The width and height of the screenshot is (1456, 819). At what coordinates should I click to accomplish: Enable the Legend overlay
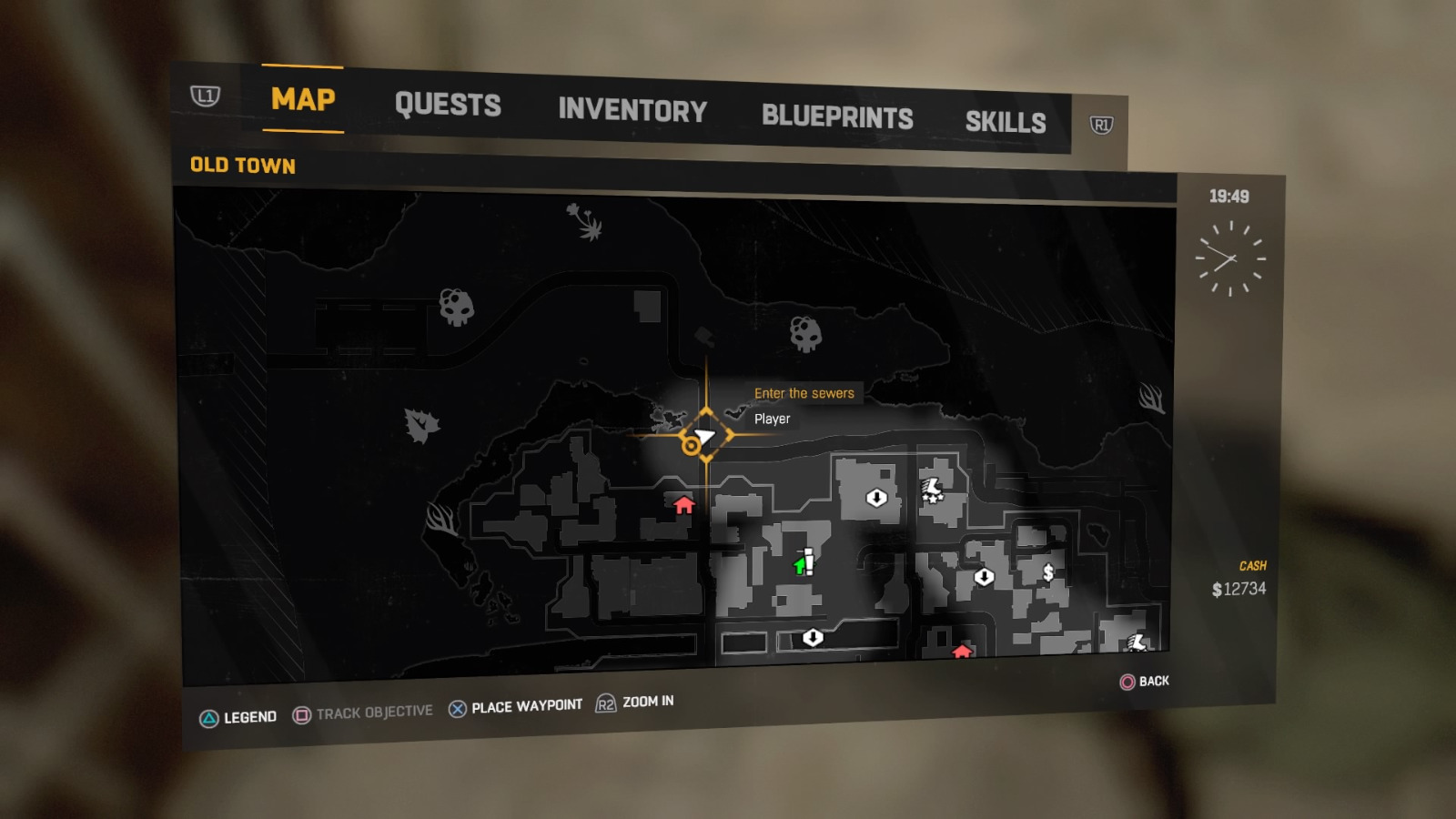pos(248,716)
